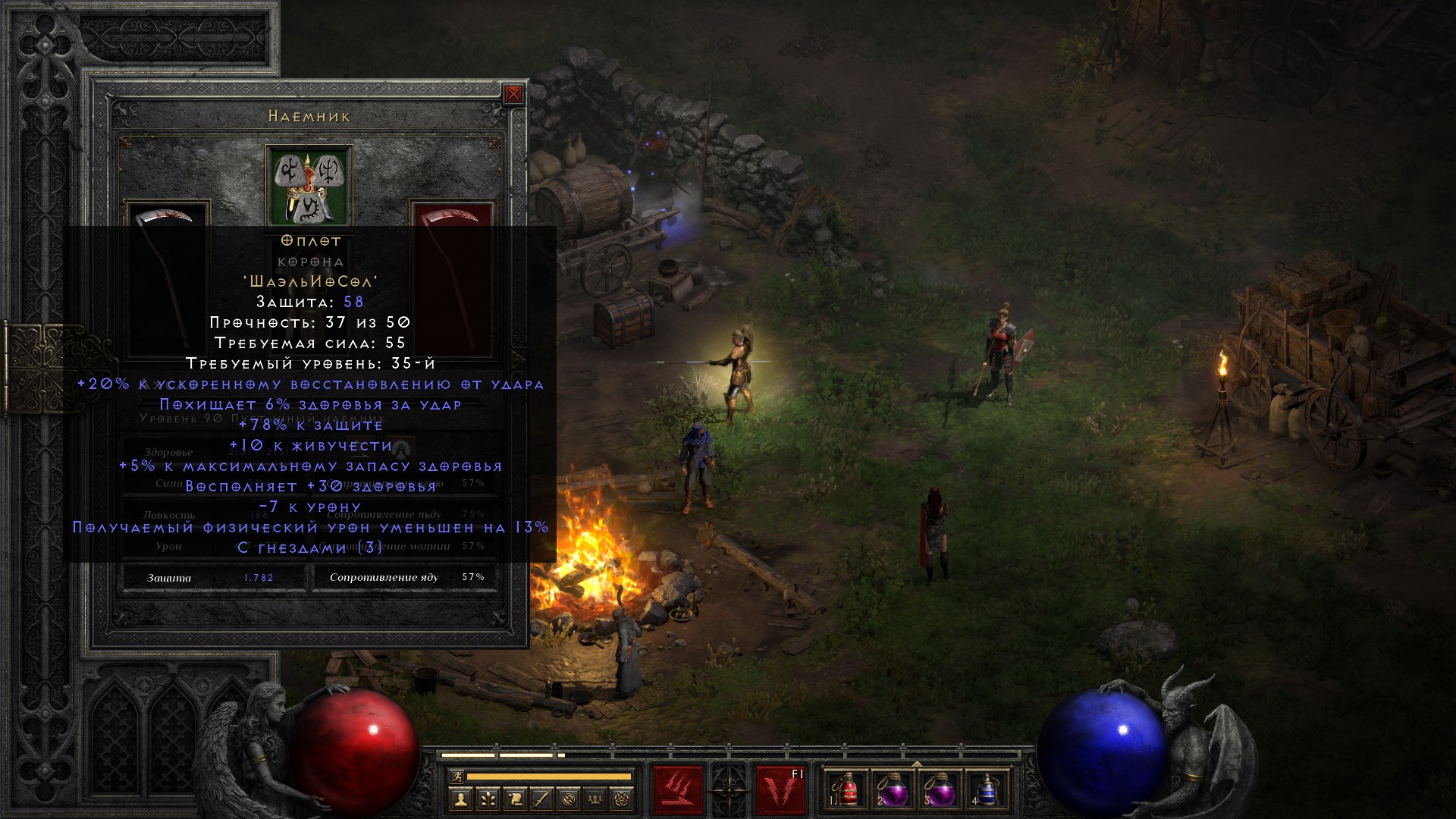Viewport: 1456px width, 819px height.
Task: Use the blue mana potion in slot 4
Action: (987, 790)
